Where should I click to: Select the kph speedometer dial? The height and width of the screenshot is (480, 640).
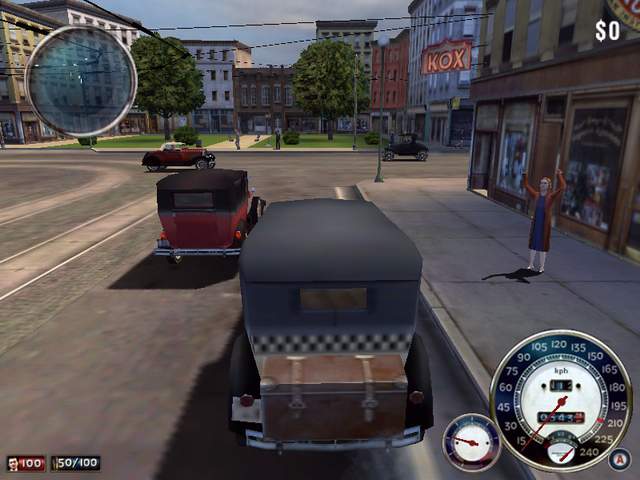(x=560, y=397)
